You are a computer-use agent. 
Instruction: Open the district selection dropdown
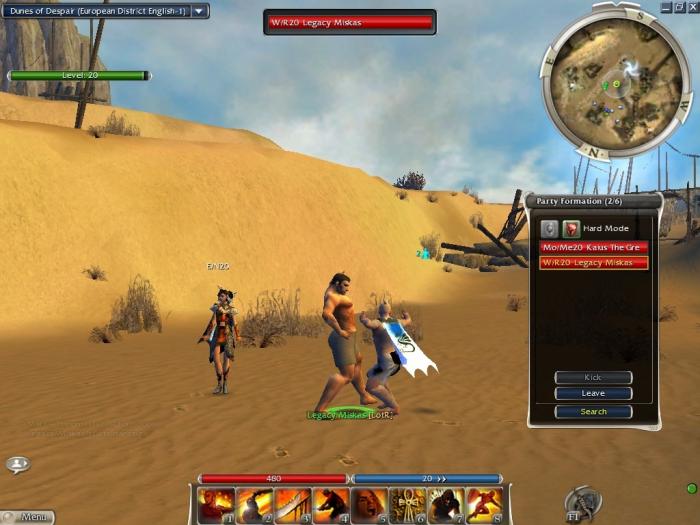tap(200, 11)
